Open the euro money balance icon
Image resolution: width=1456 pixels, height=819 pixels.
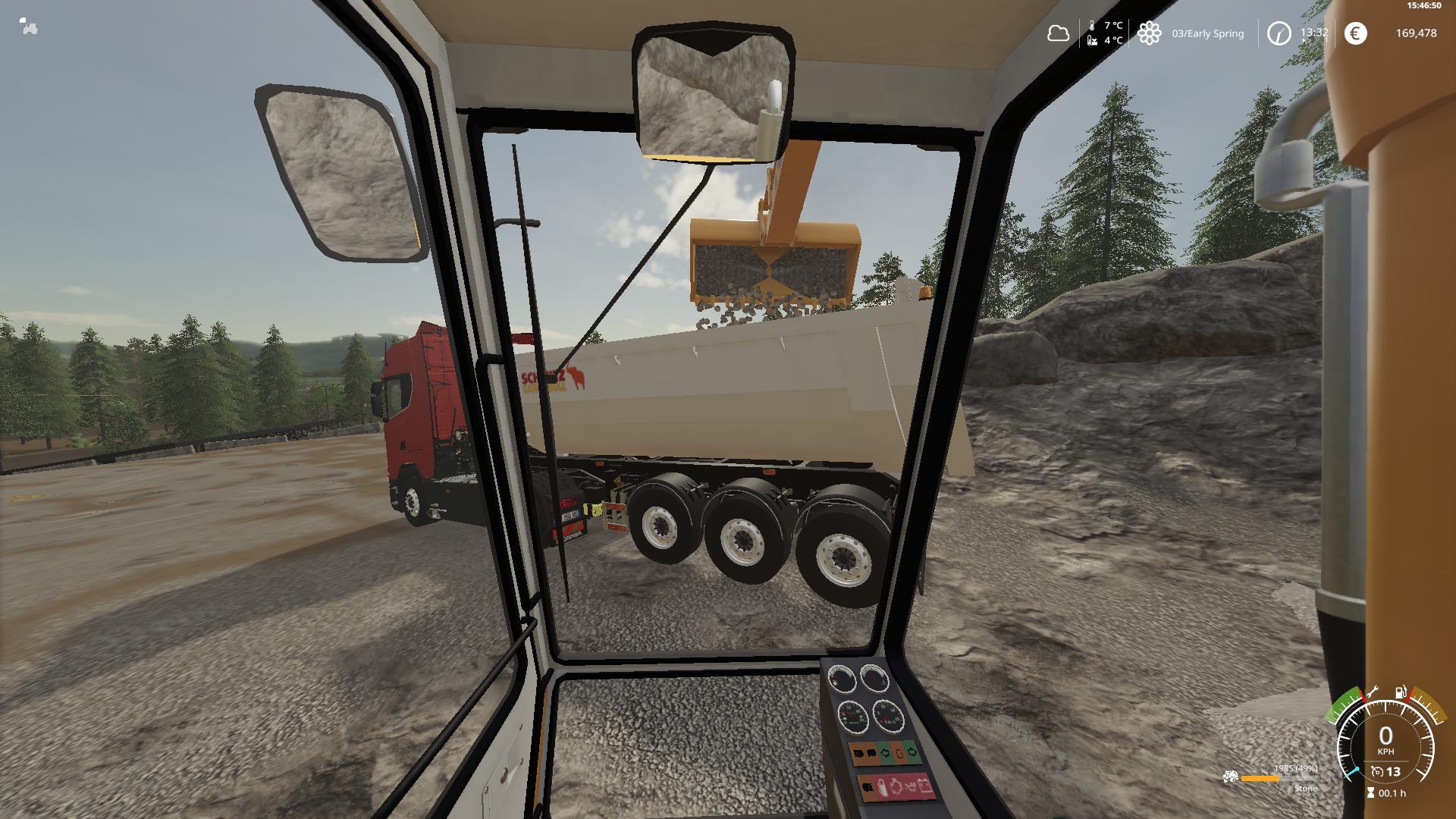pos(1355,33)
